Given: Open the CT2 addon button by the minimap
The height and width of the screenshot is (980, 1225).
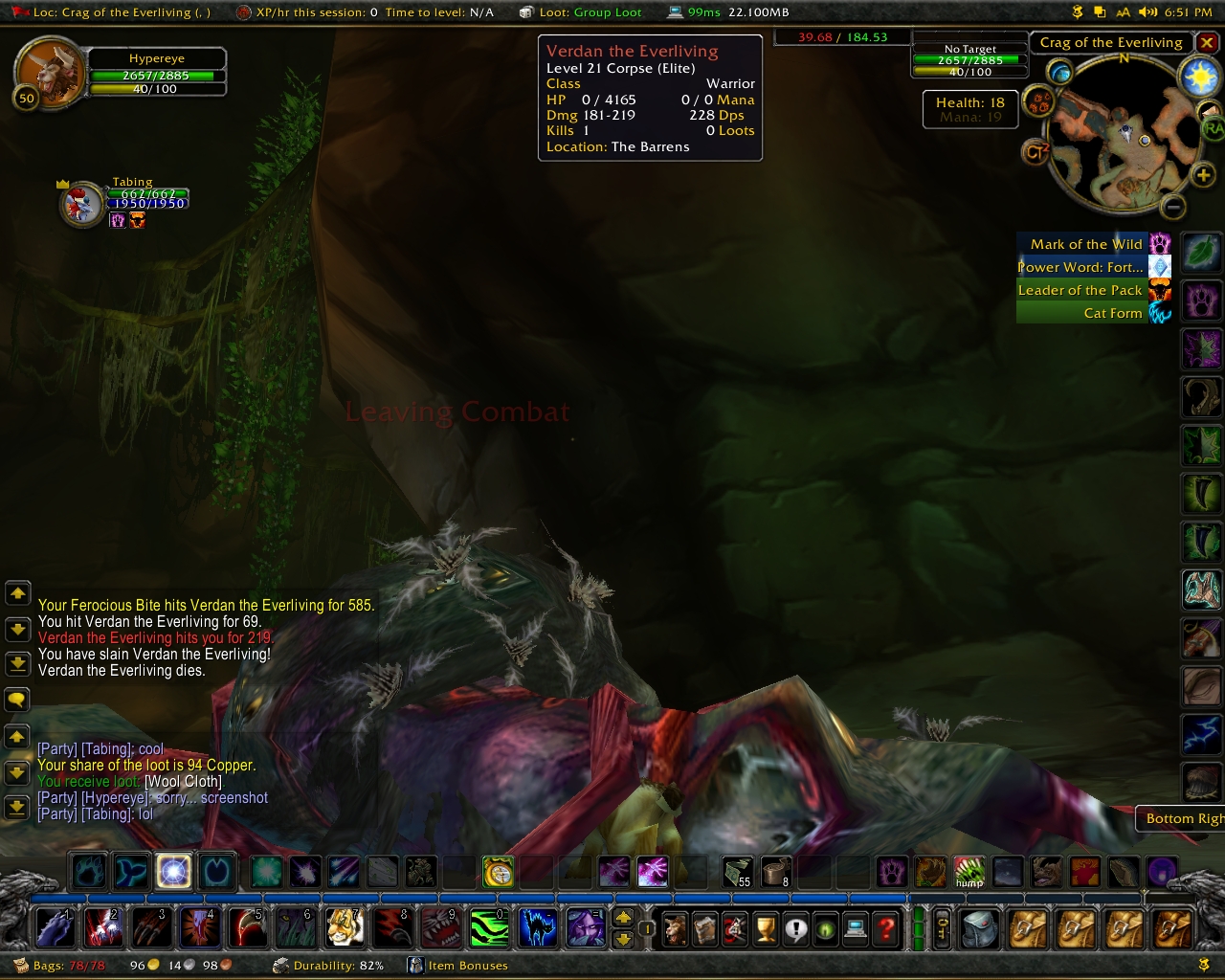Looking at the screenshot, I should pyautogui.click(x=1036, y=152).
